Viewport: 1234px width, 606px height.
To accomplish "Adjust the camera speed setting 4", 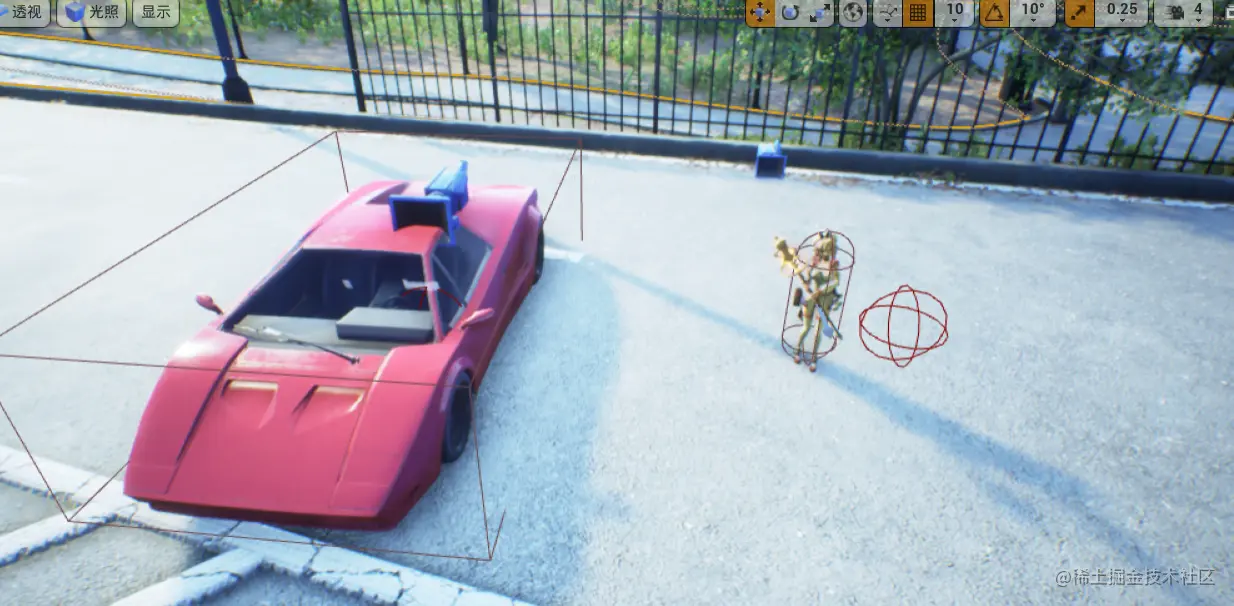I will pyautogui.click(x=1184, y=12).
